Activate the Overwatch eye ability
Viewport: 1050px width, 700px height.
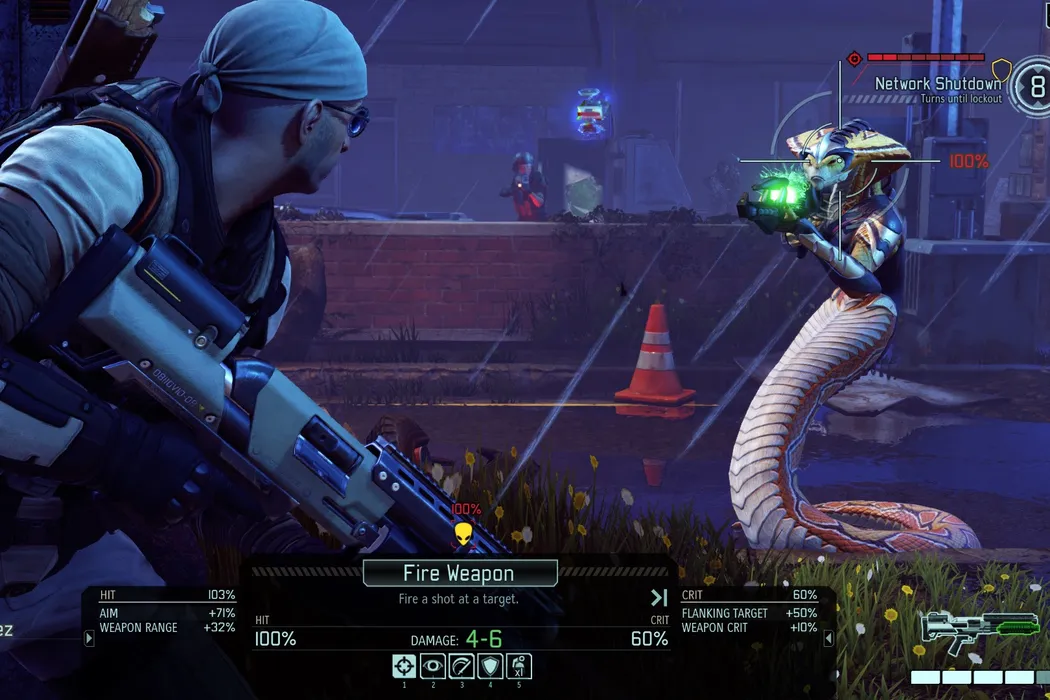coord(433,667)
